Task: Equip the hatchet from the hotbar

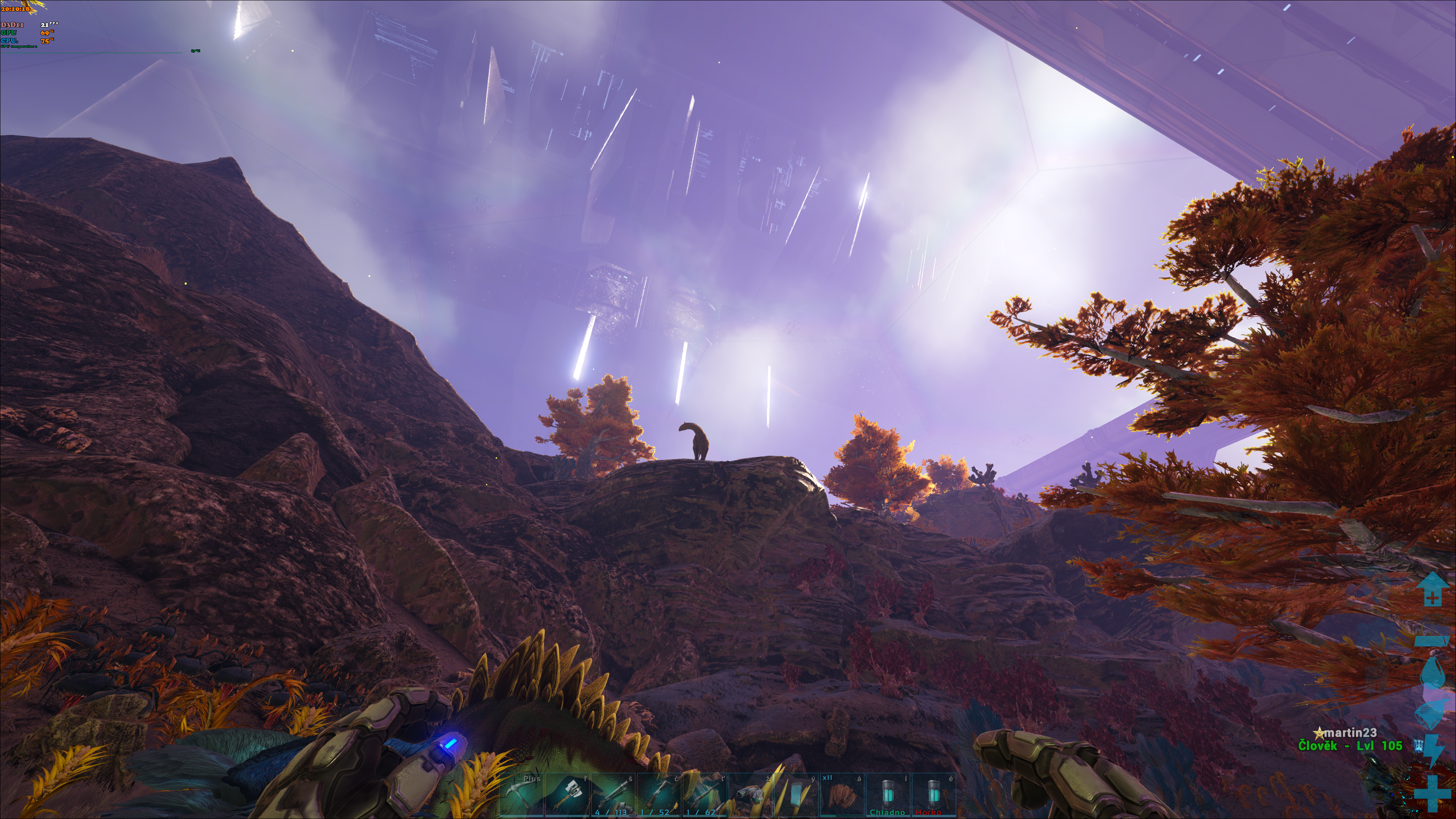Action: [568, 795]
